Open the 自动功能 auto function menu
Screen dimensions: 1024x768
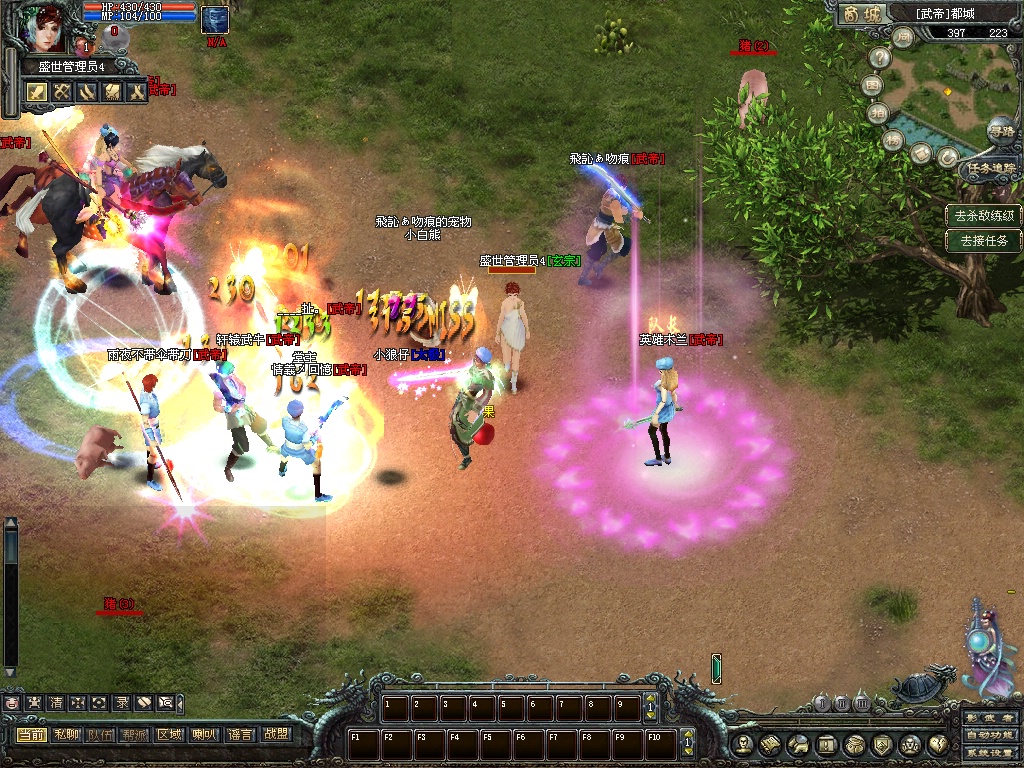[990, 737]
